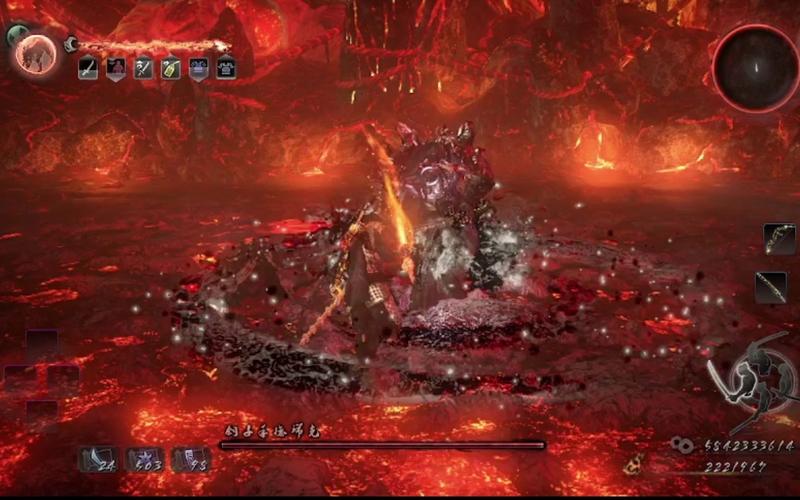The height and width of the screenshot is (500, 800).
Task: Open the circular minimap radar
Action: point(755,67)
